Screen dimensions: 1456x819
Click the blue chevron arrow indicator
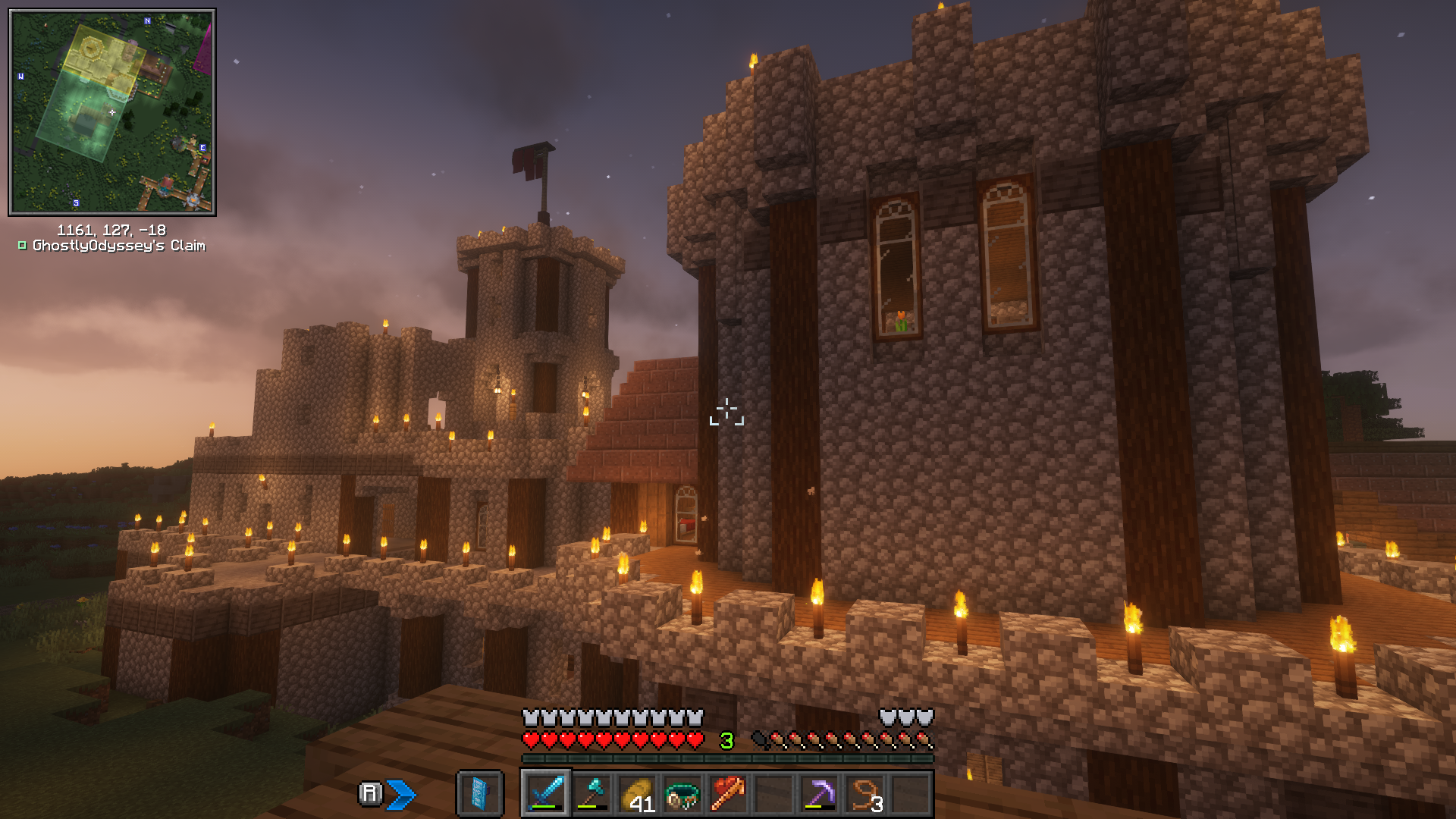(401, 794)
